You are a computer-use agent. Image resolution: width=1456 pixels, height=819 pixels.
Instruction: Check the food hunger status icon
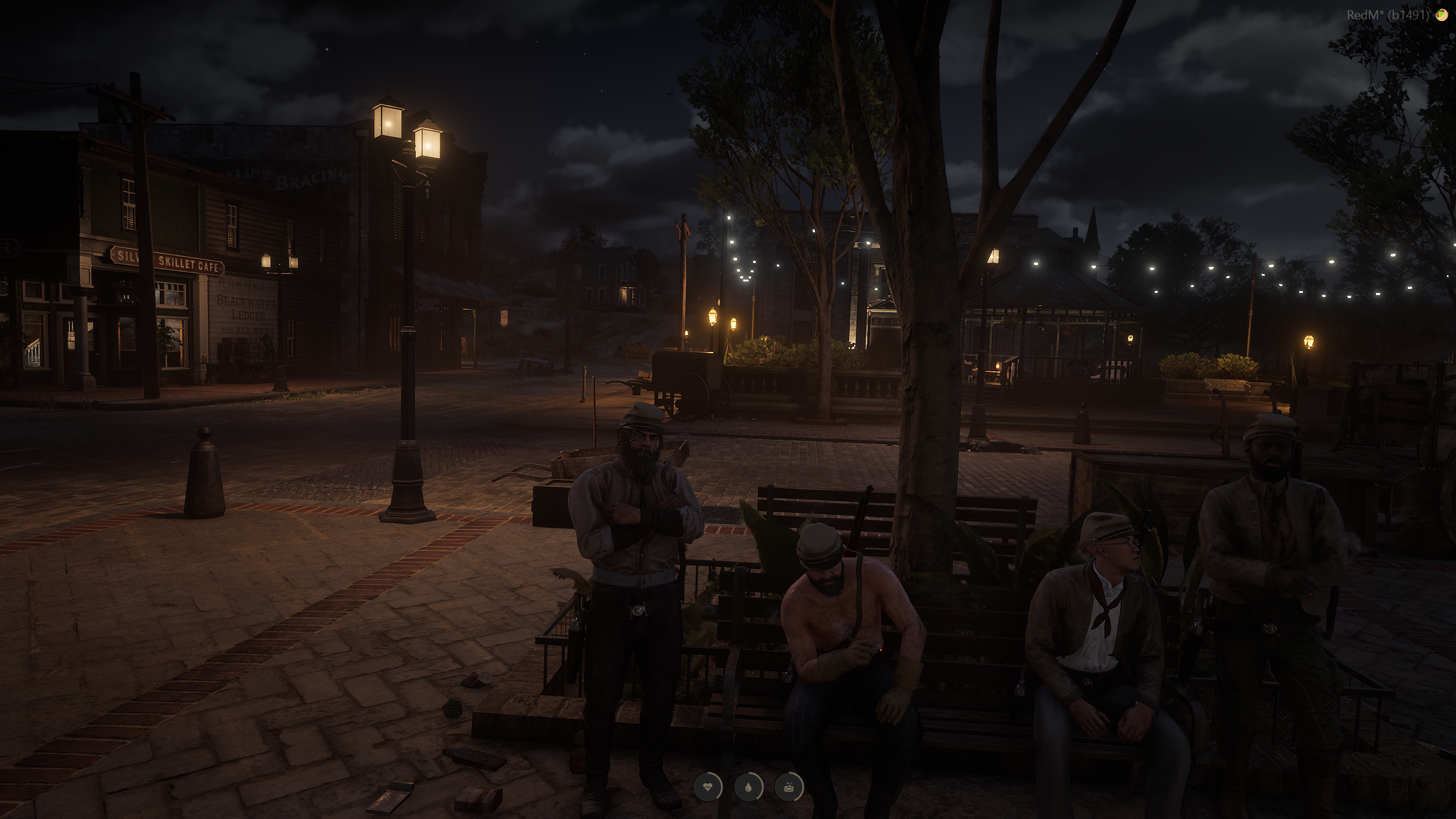789,788
